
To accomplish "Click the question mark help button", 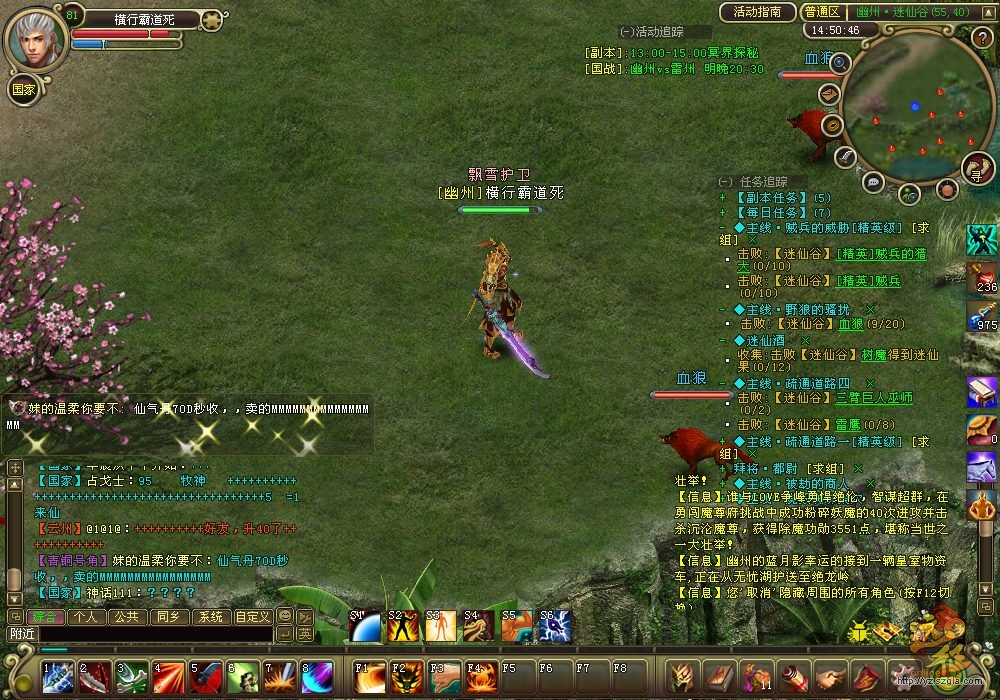I will [x=981, y=38].
